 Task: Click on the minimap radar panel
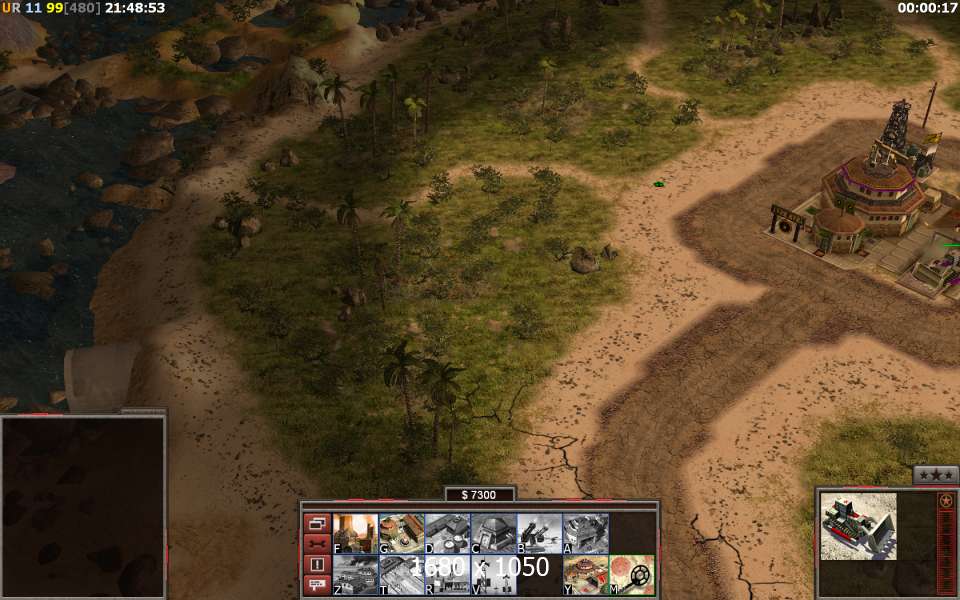point(82,506)
